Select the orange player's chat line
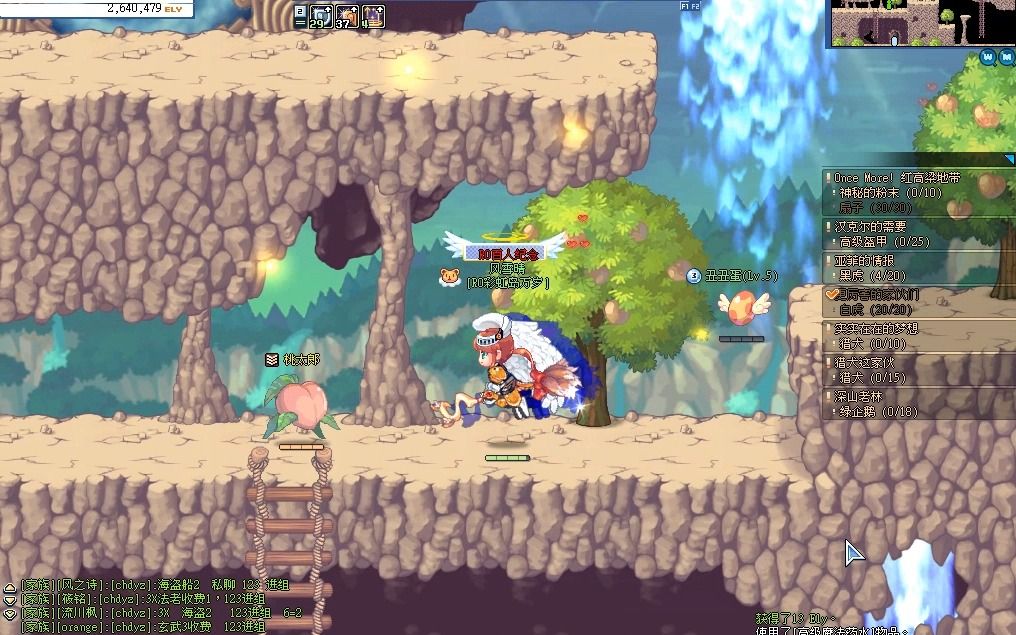Screen dimensions: 1016x635 pyautogui.click(x=140, y=627)
